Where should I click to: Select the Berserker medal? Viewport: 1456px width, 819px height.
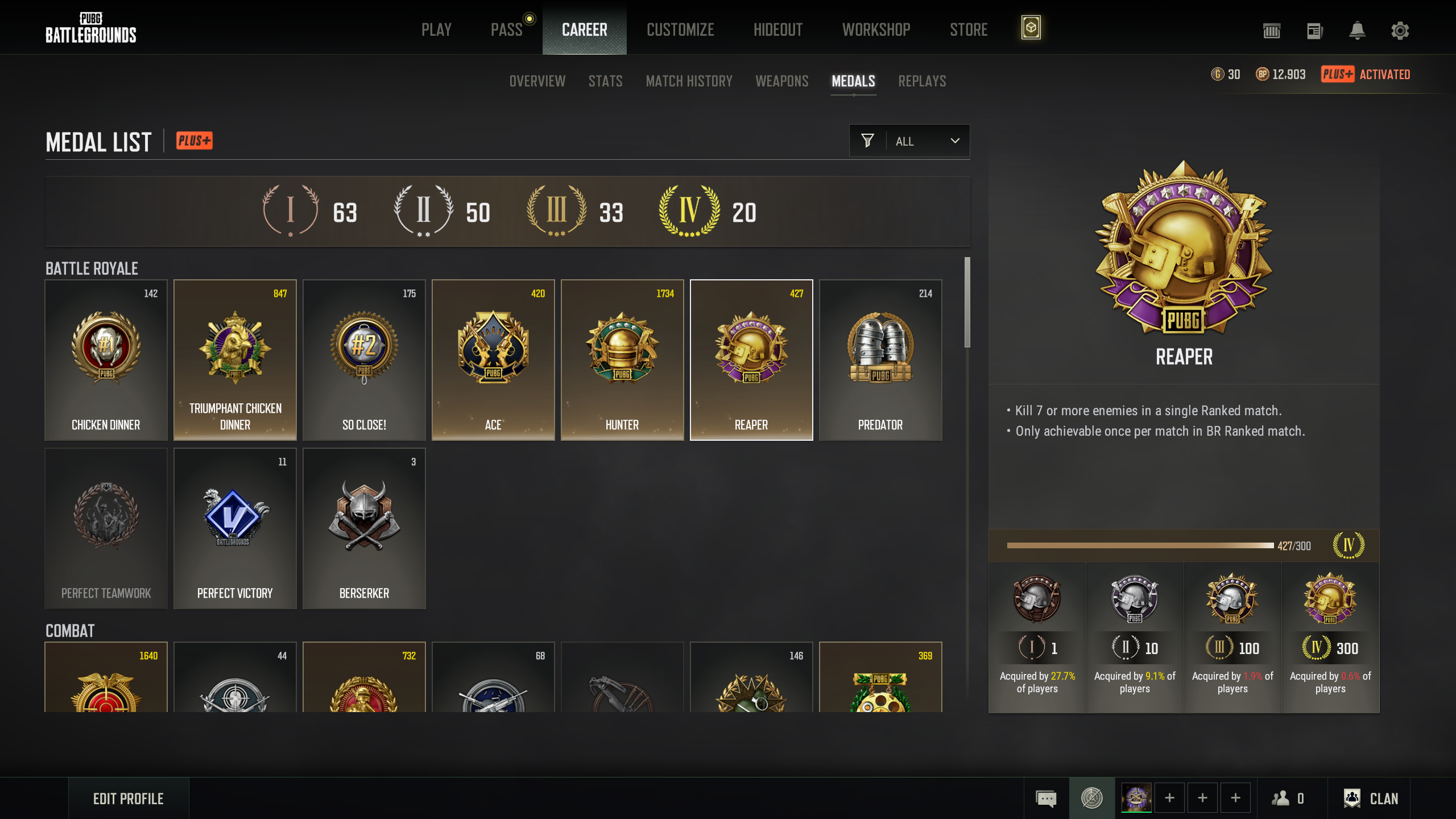(364, 528)
